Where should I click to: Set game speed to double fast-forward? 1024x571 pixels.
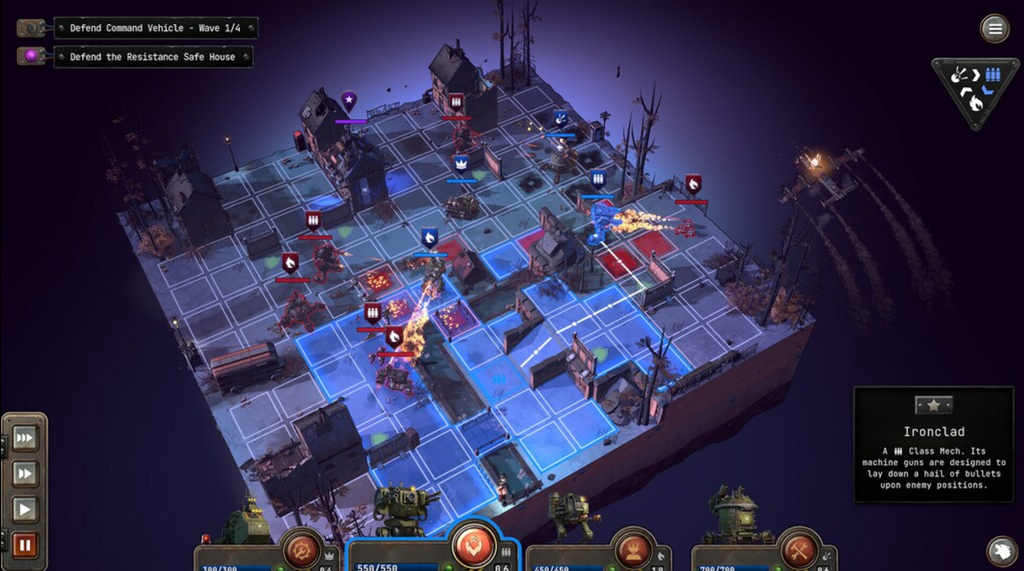coord(25,474)
